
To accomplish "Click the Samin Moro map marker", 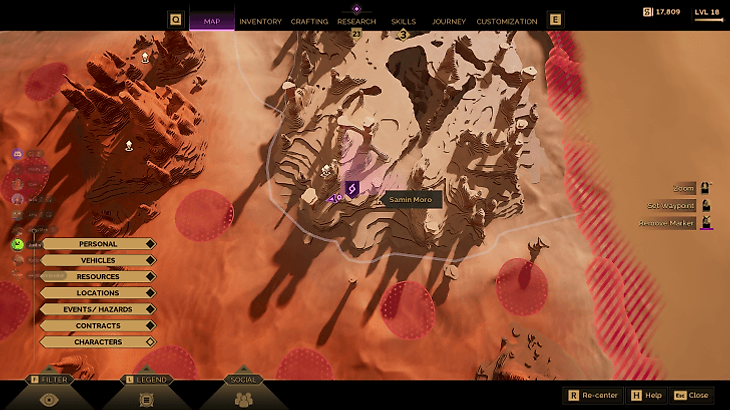I will pos(352,188).
